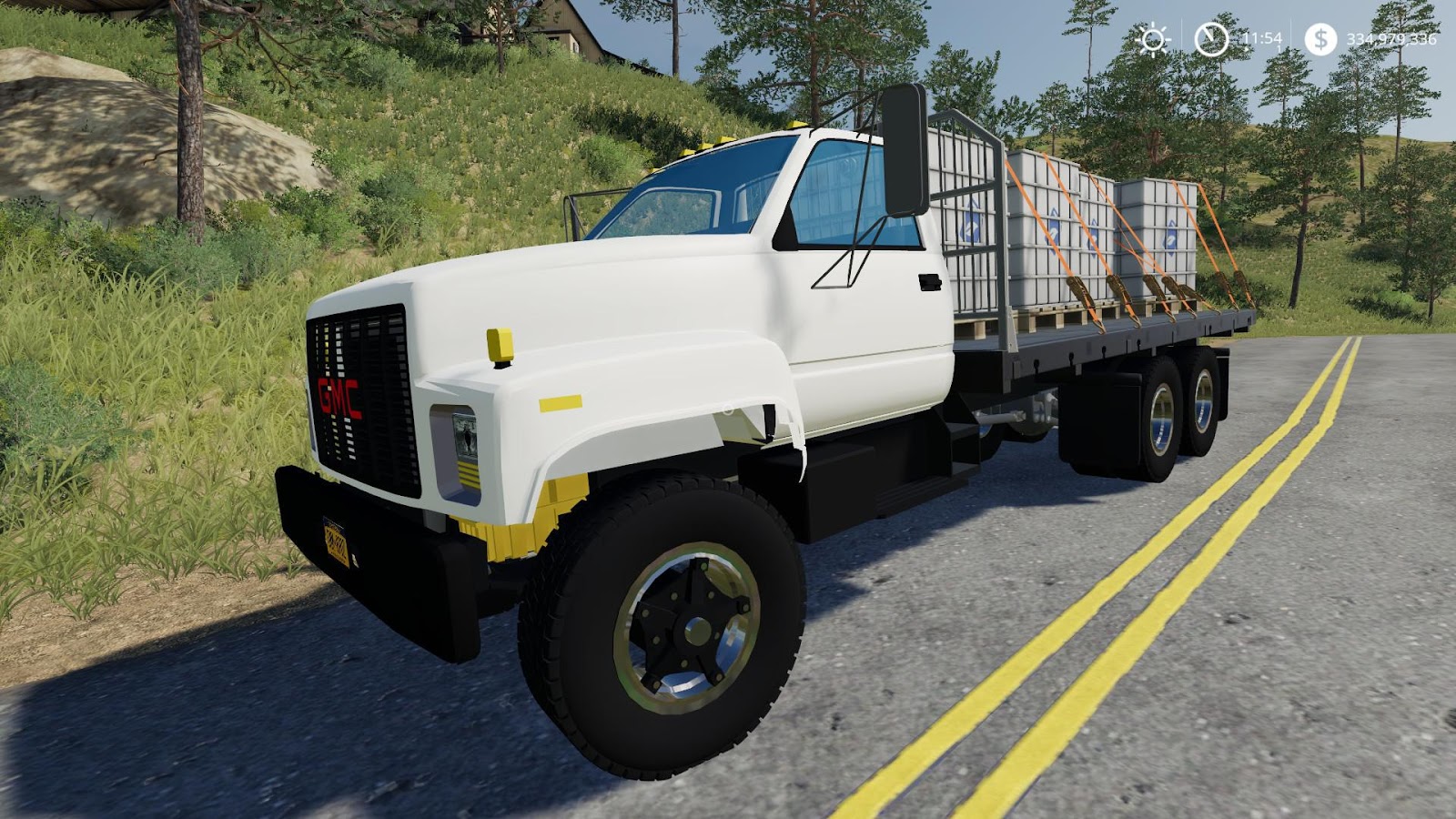1456x819 pixels.
Task: Click the truck's front left headlight
Action: [464, 435]
